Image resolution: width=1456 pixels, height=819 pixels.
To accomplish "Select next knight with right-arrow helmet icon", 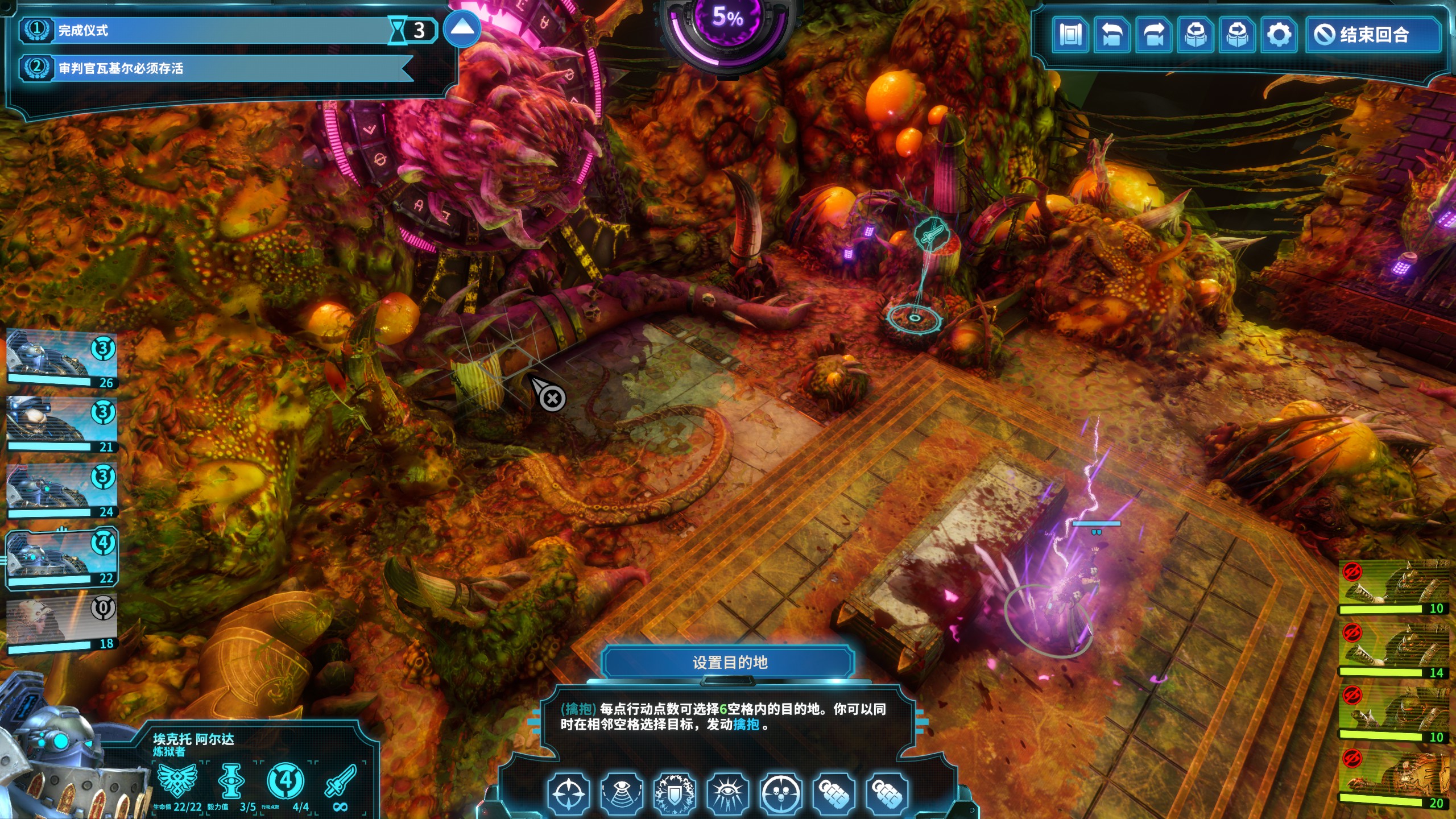I will [1238, 35].
